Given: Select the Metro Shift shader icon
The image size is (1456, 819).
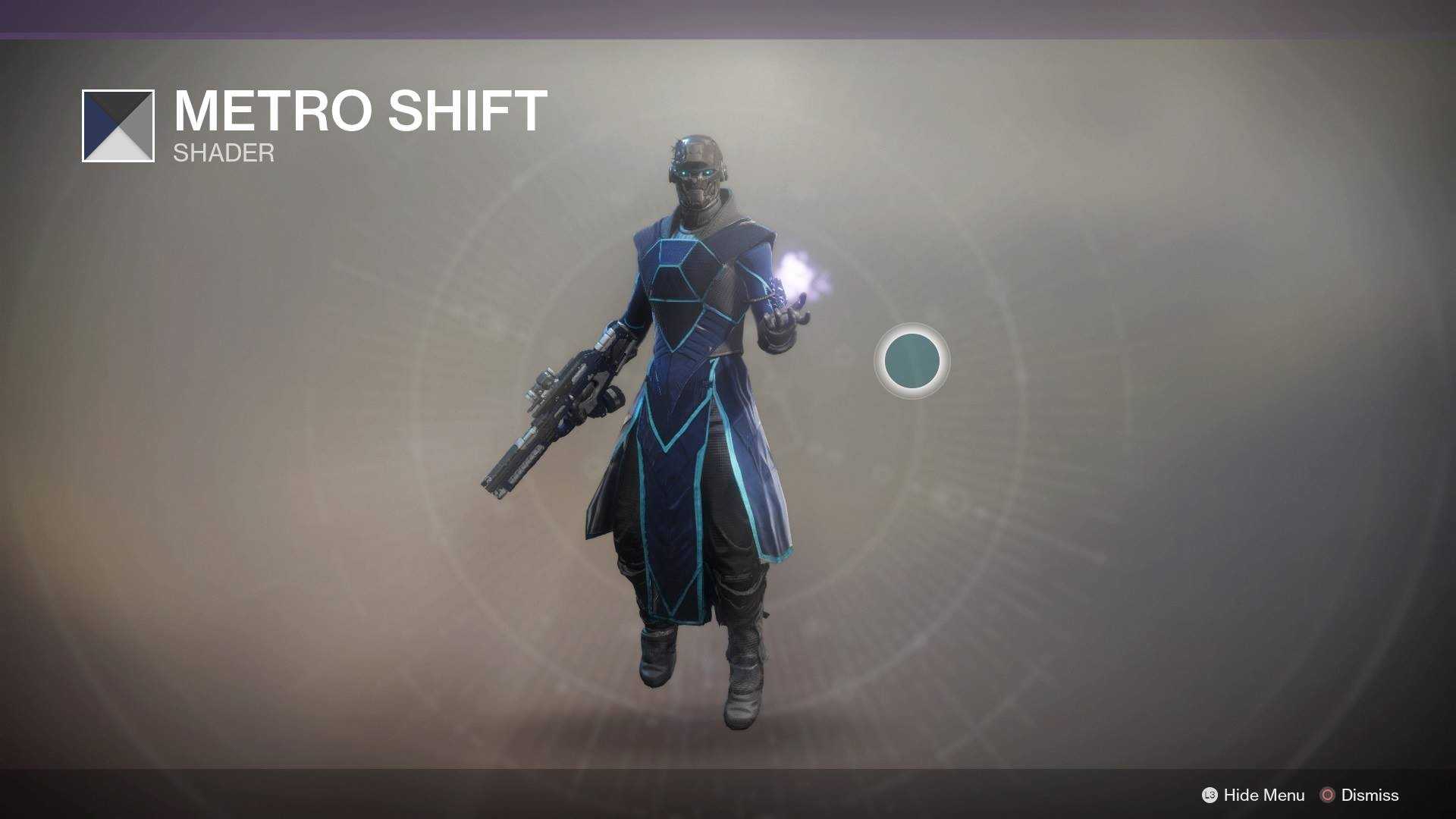Looking at the screenshot, I should [x=118, y=126].
